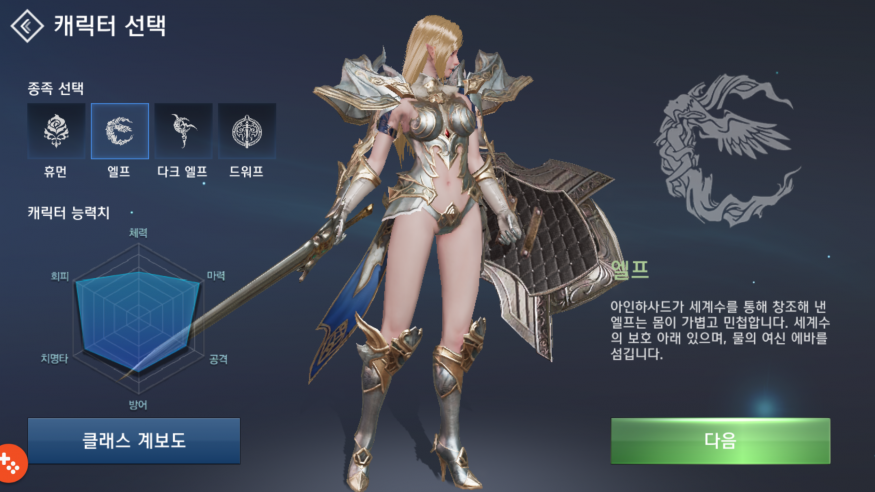Go back using the top-left arrow button

coord(26,25)
